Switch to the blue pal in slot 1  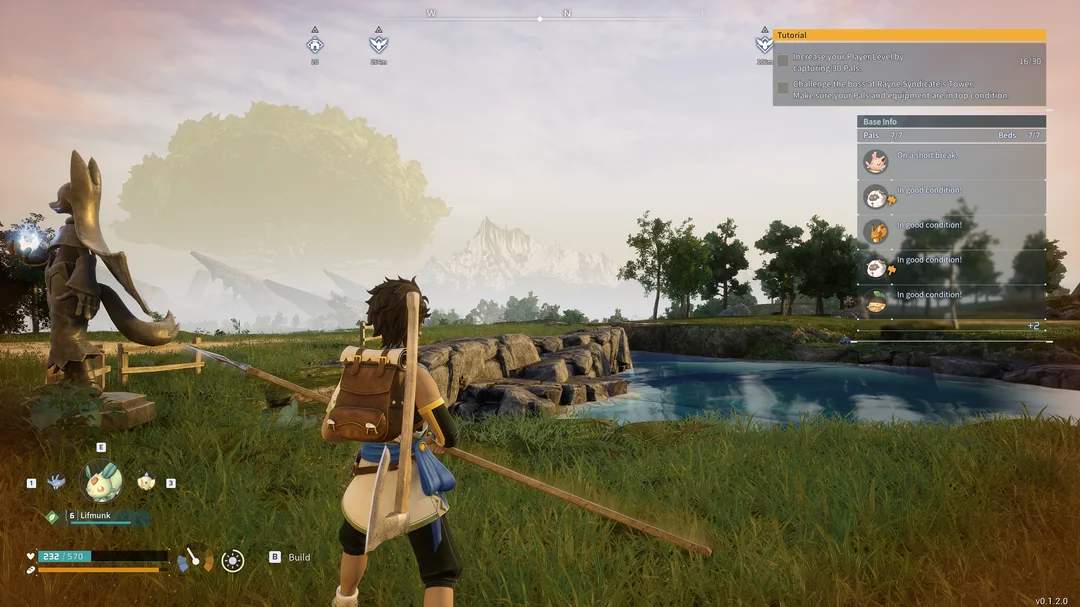(57, 482)
